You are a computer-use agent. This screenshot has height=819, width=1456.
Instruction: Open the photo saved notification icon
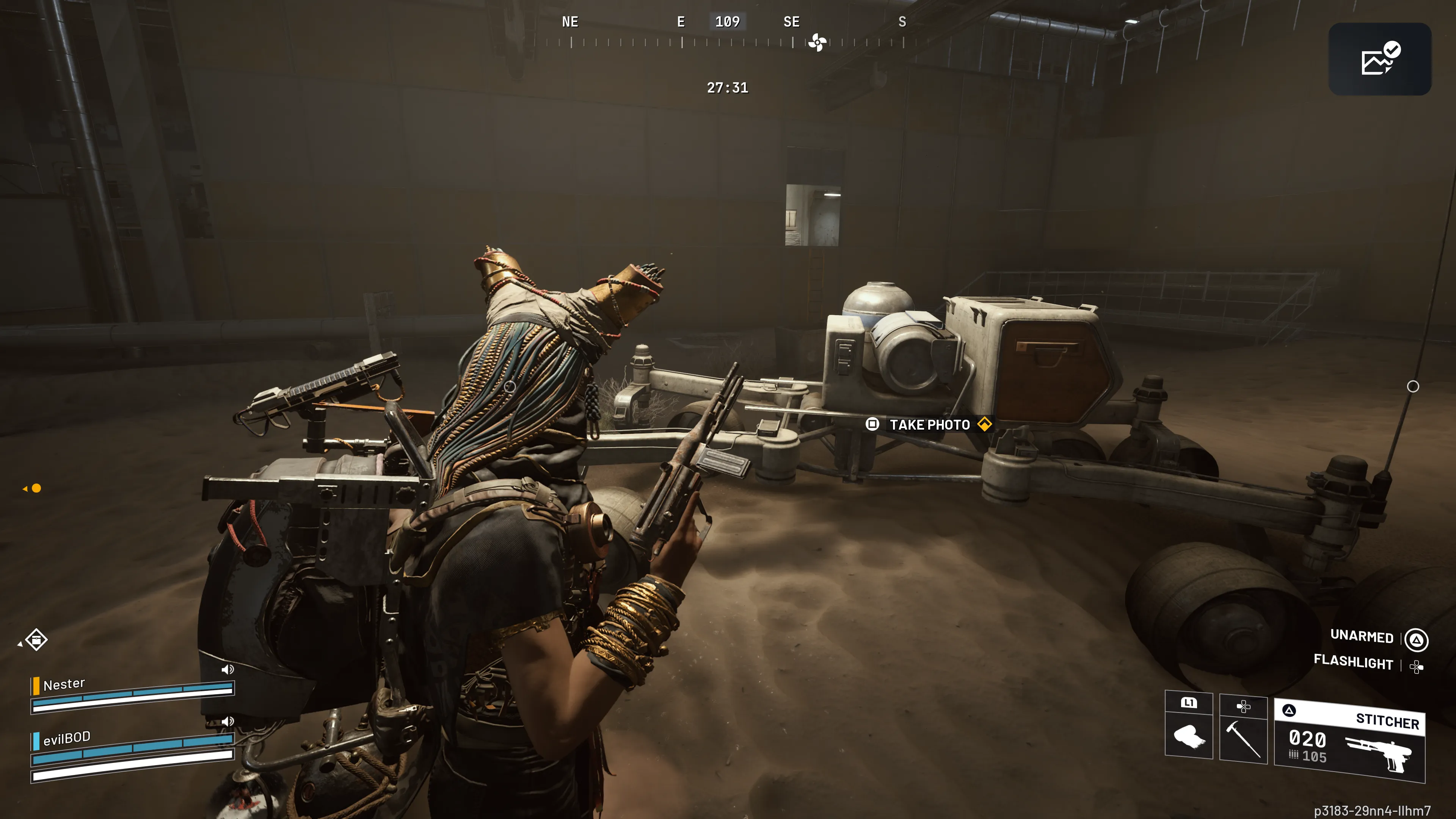pos(1379,59)
